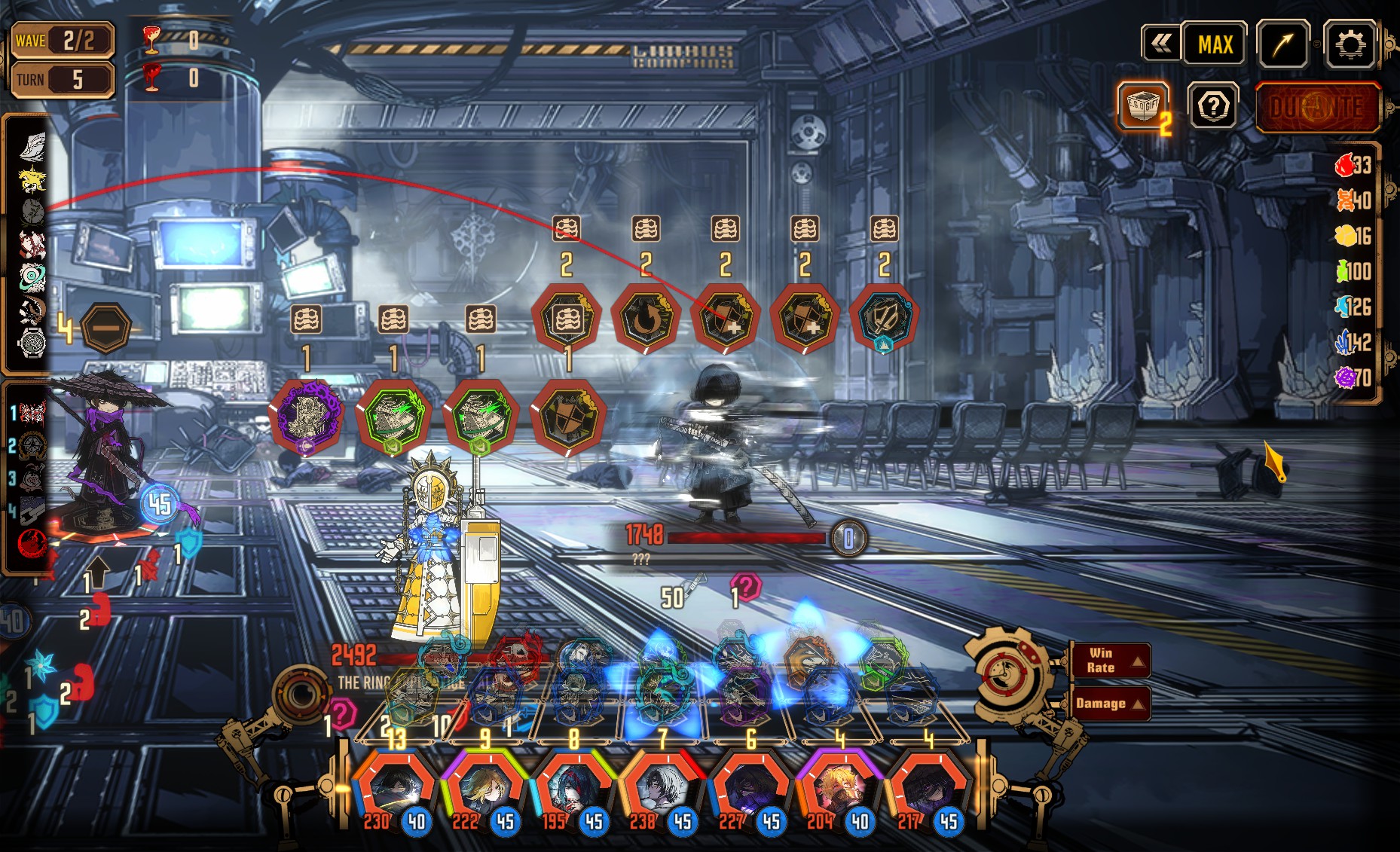
Task: Choose the Win Rate auto-select button
Action: (x=1109, y=661)
